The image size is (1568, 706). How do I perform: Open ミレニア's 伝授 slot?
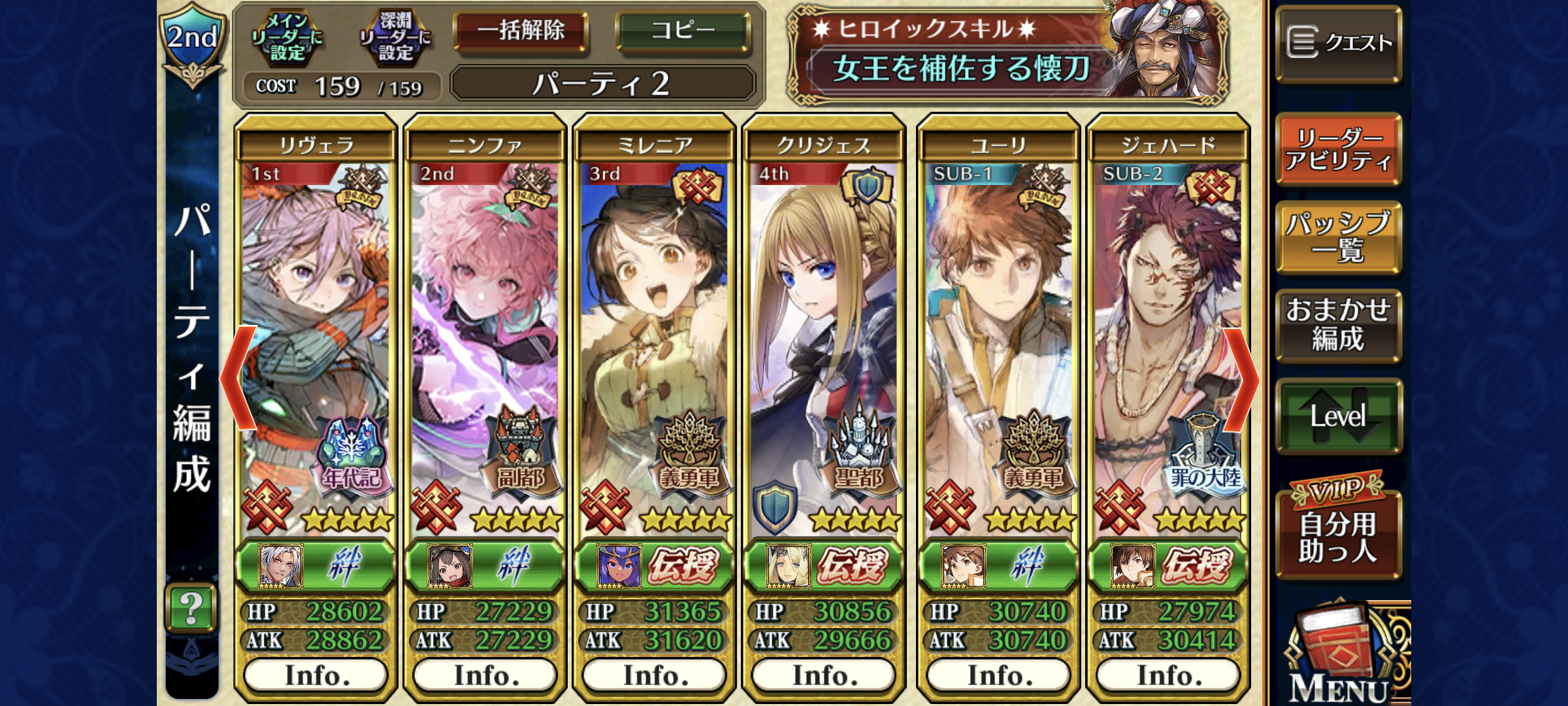[x=655, y=566]
